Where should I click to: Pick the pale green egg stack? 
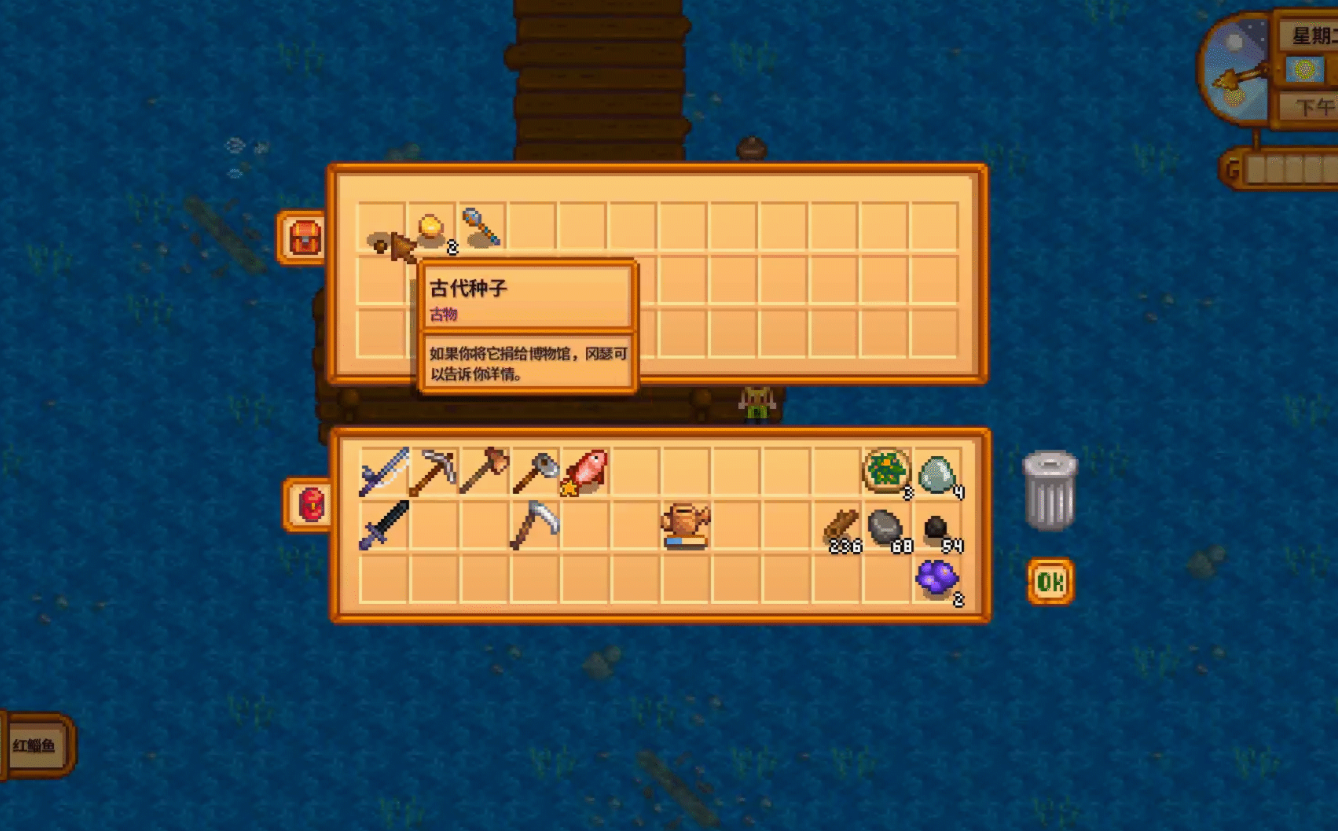937,472
